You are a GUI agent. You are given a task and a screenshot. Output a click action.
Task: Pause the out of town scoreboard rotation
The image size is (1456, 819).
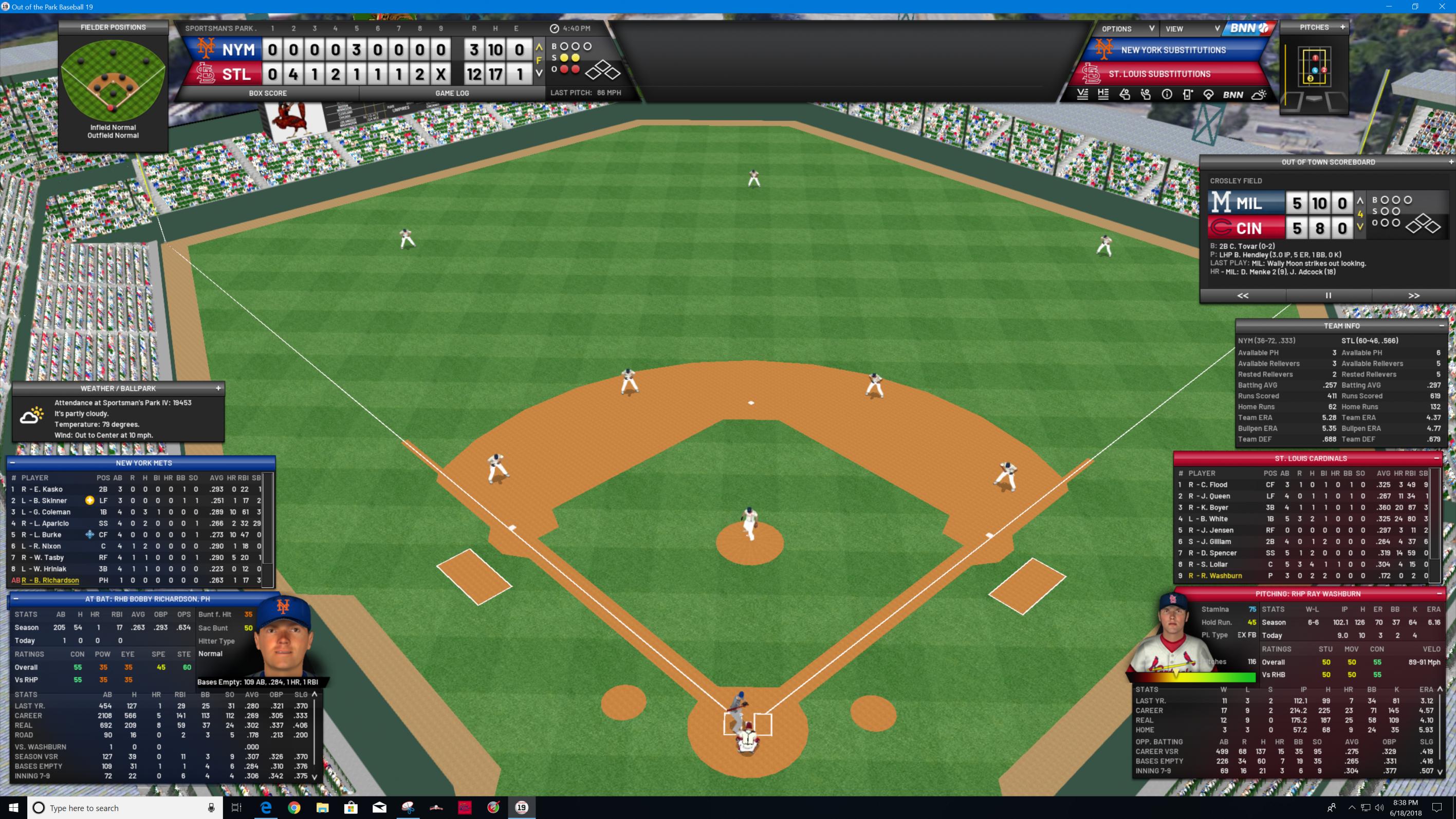point(1328,295)
